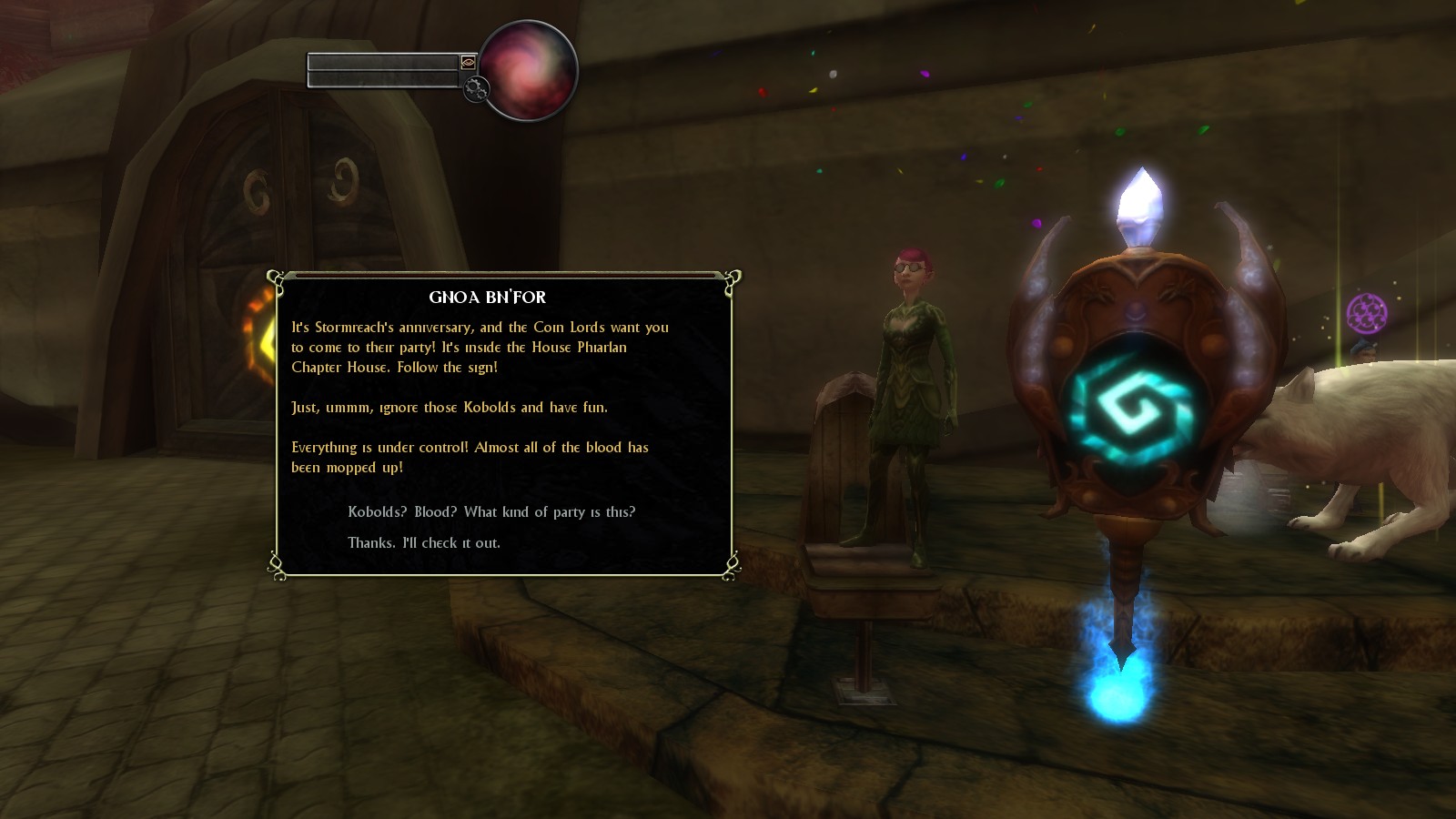
Task: Click the top decorative corner of the dialog frame
Action: (276, 278)
